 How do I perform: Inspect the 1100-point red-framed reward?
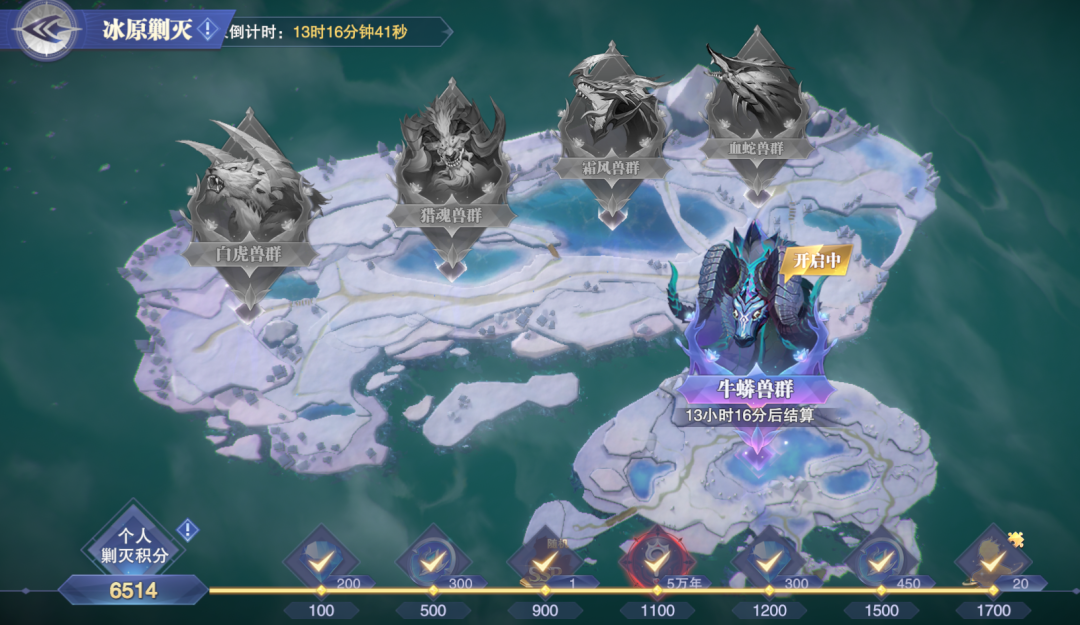[x=657, y=562]
